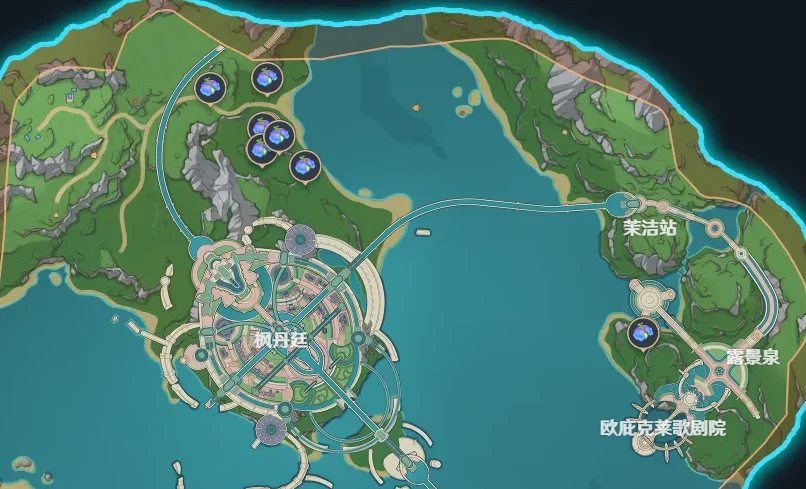The width and height of the screenshot is (806, 489).
Task: Open the northernmost marker above the cluster
Action: tap(267, 76)
